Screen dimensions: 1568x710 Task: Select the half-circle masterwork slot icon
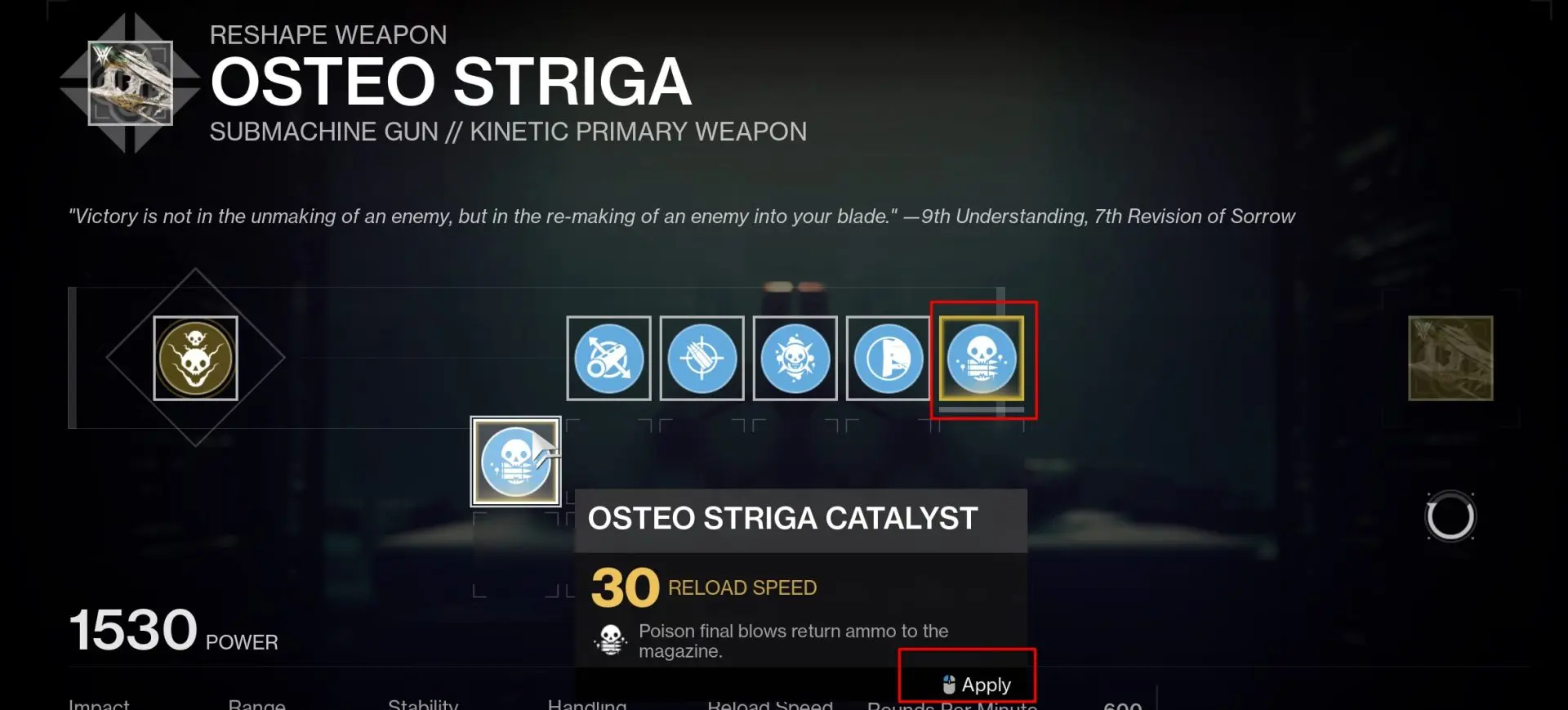tap(888, 358)
